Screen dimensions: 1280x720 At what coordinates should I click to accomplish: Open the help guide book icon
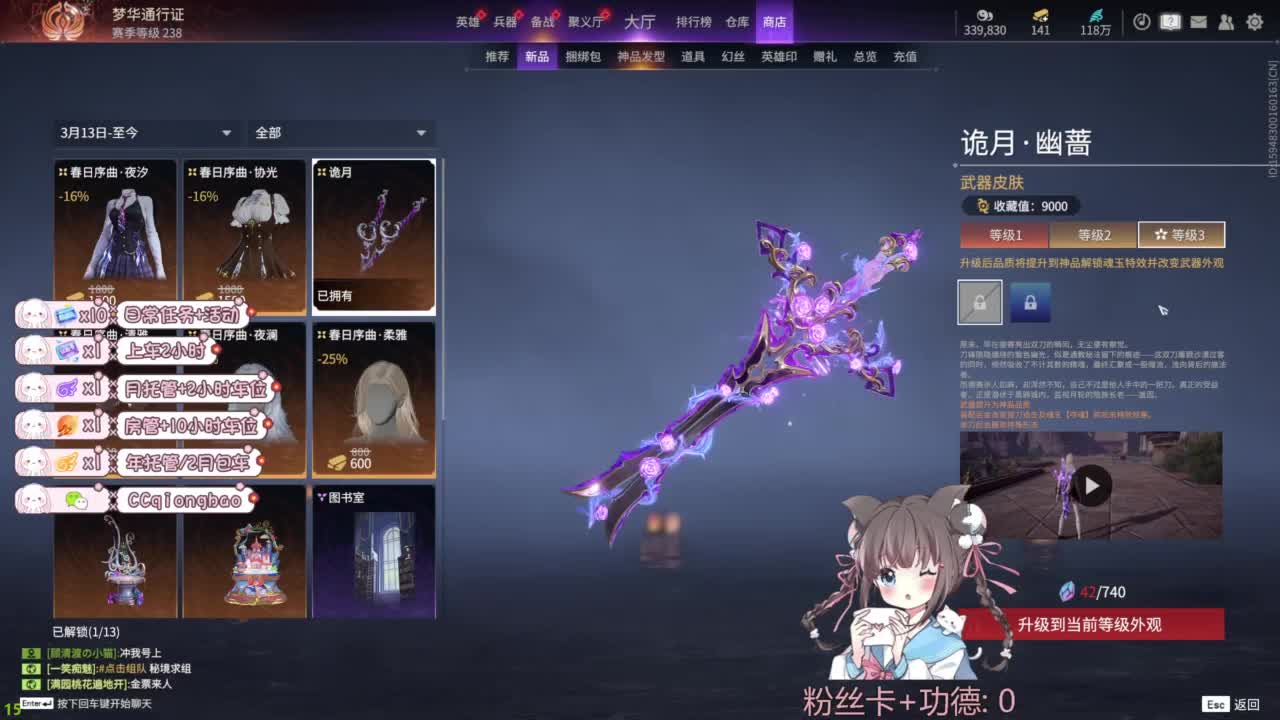1170,22
